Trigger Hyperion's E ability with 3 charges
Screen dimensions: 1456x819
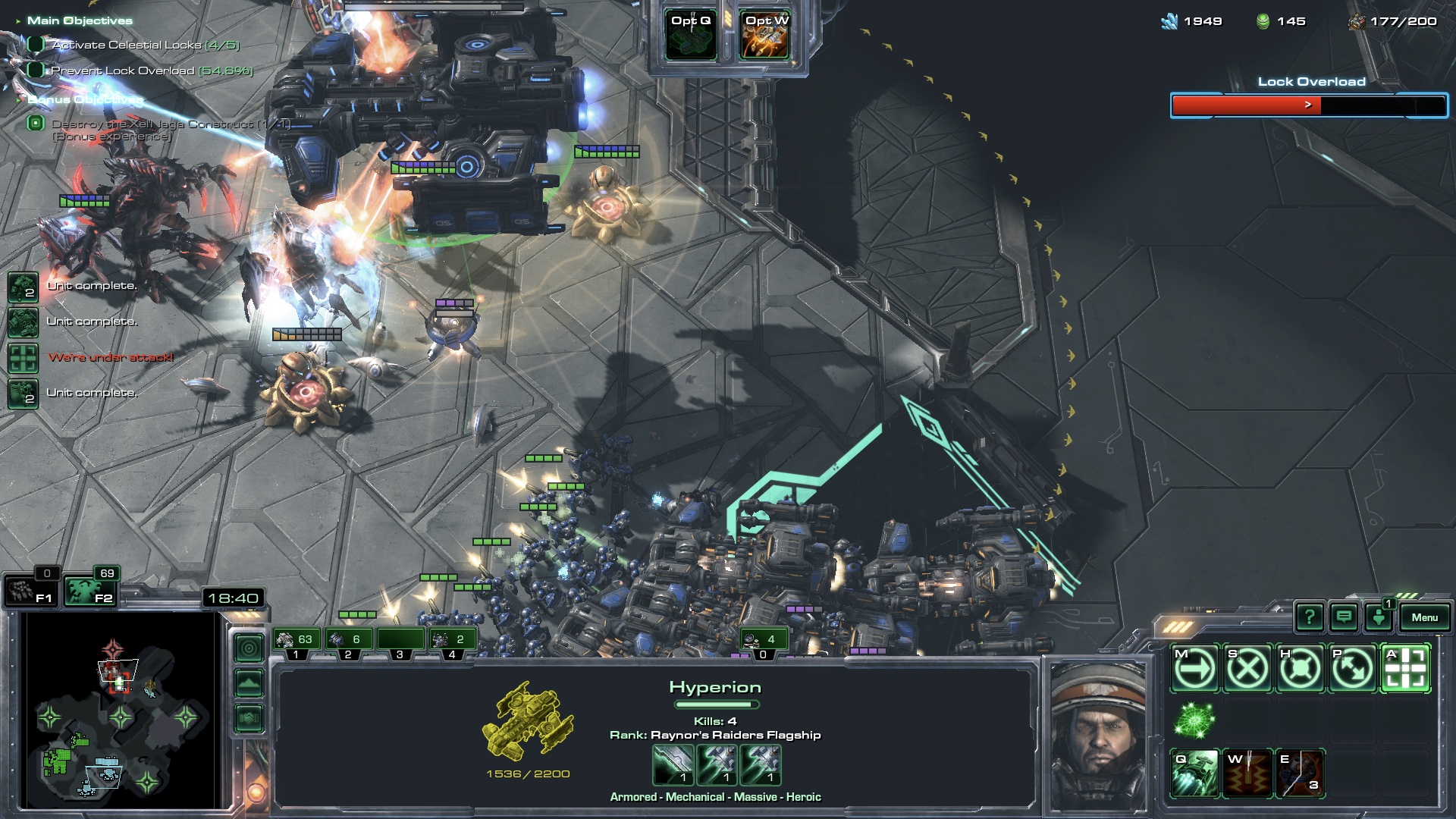tap(1300, 773)
